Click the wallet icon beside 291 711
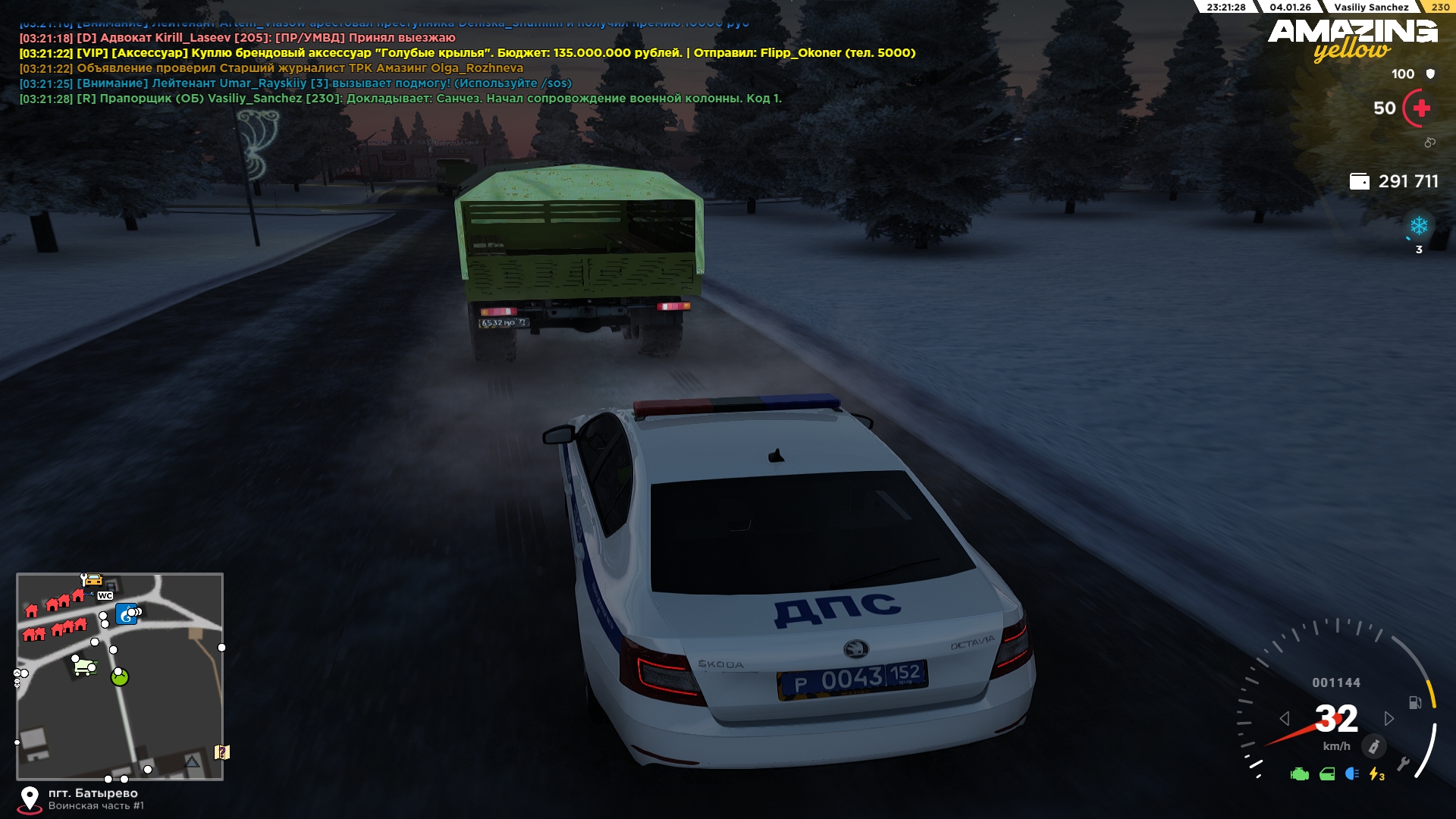 click(1359, 181)
